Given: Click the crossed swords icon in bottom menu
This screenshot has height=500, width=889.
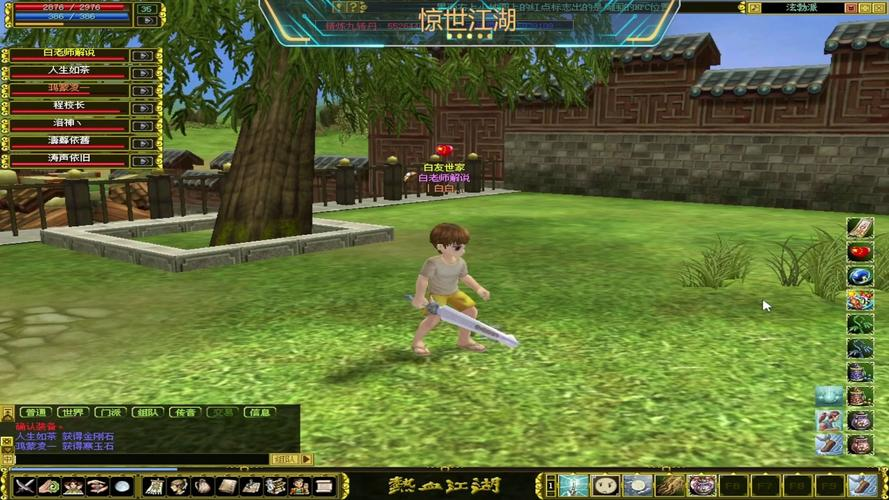Looking at the screenshot, I should click(x=24, y=486).
